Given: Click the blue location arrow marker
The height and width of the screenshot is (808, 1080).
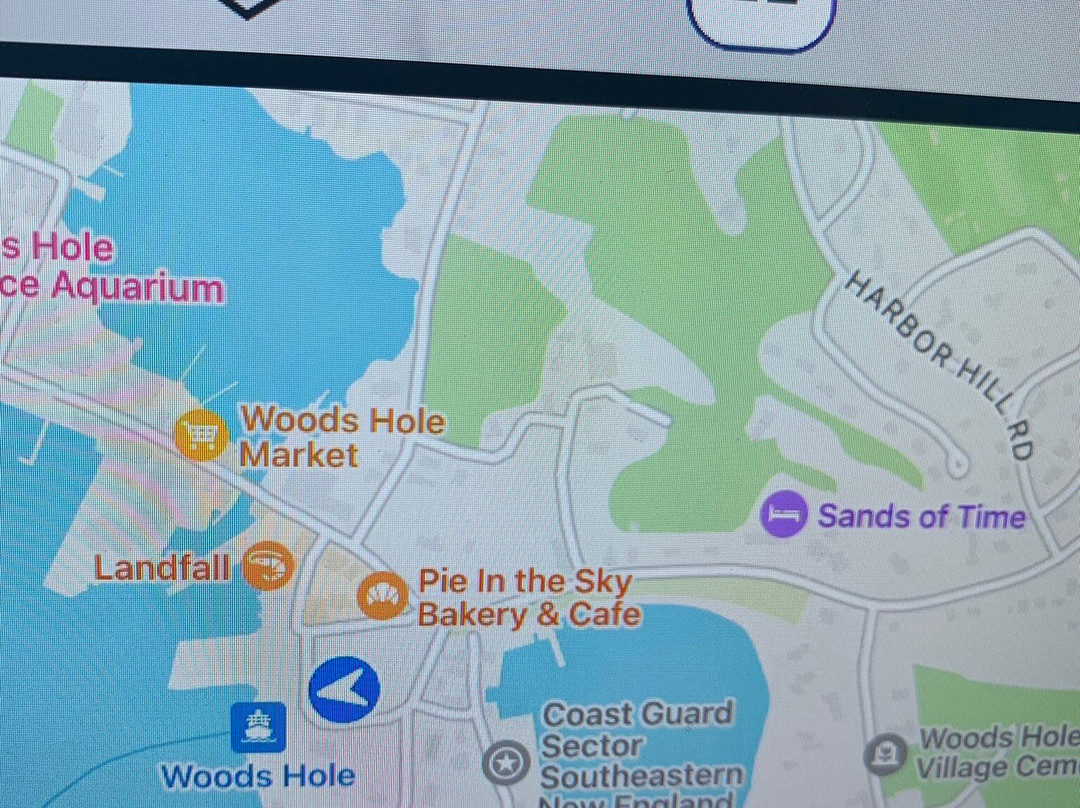Looking at the screenshot, I should point(344,690).
